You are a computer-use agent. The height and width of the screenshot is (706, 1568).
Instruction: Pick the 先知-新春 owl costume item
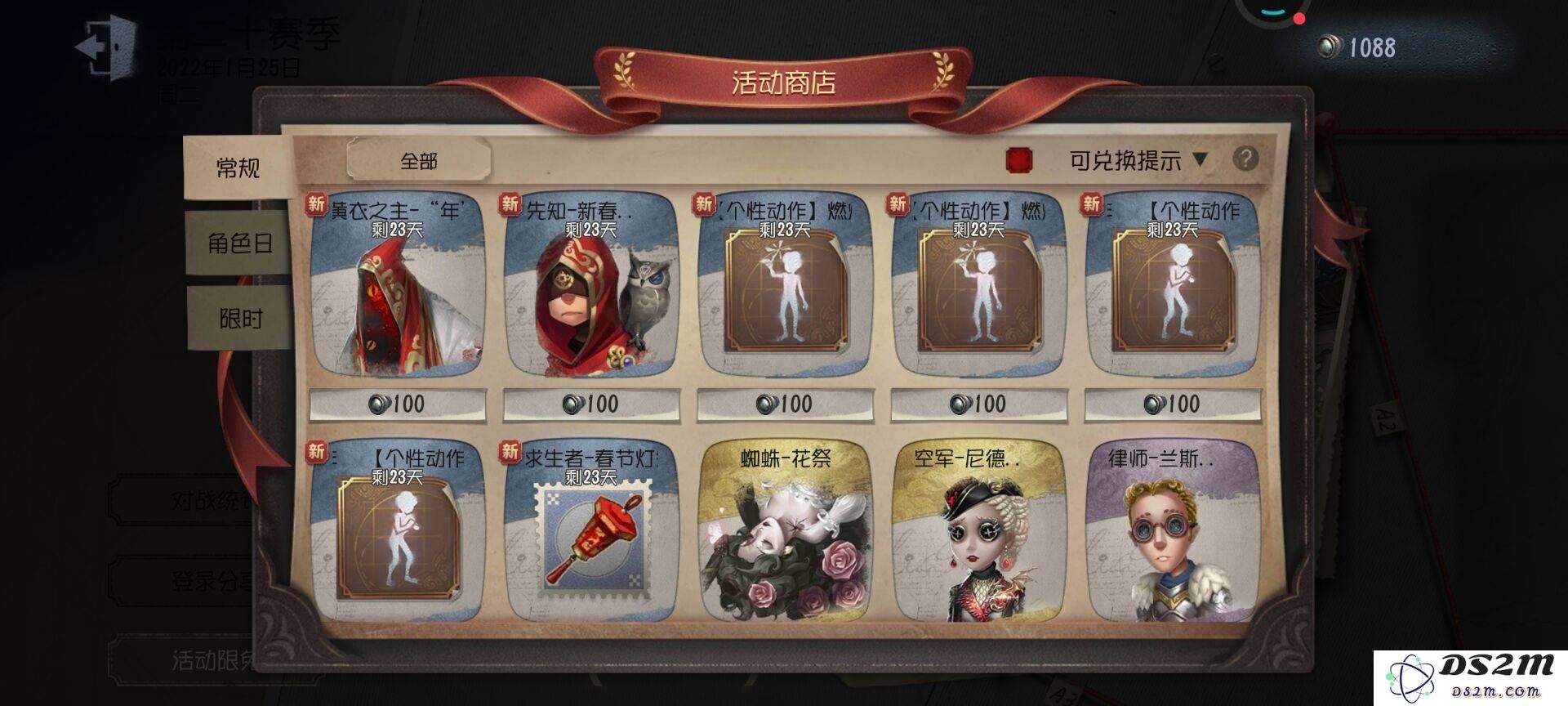(591, 286)
